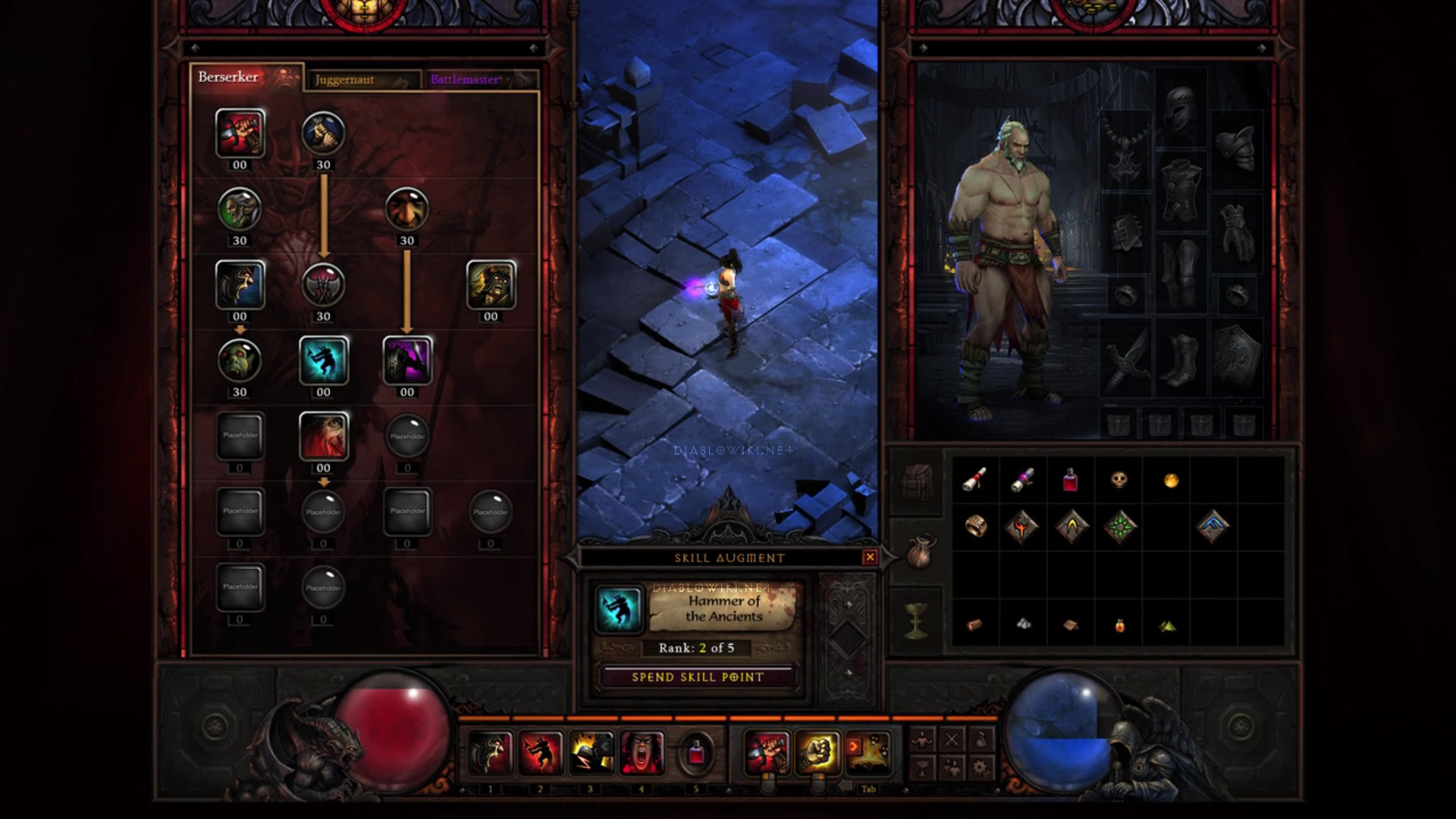Screen dimensions: 1456x819
Task: Use the health potion in the hotbar
Action: tap(695, 753)
